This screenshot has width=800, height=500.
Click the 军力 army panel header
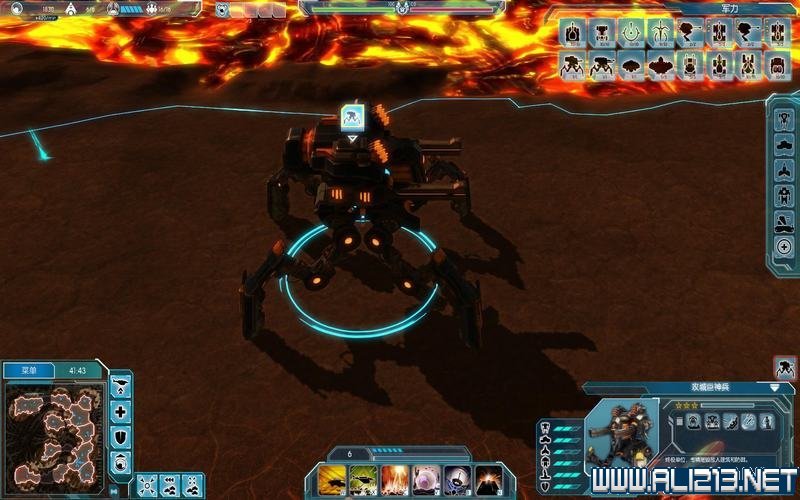click(729, 9)
